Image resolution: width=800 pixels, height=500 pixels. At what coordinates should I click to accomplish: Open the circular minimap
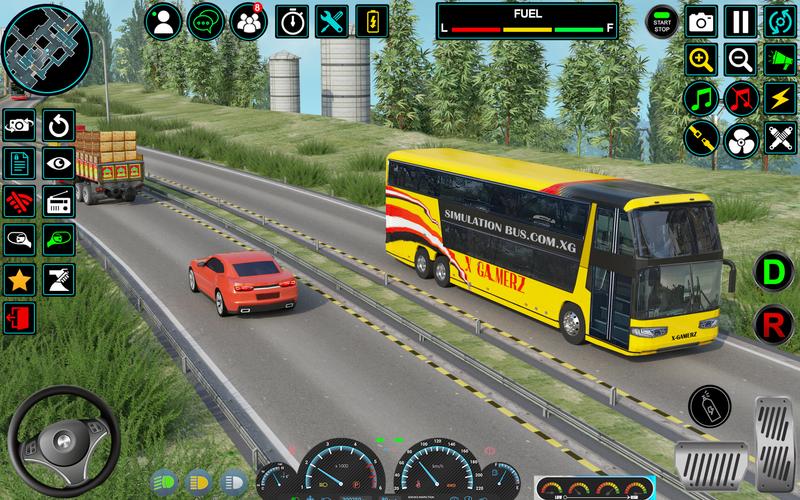[x=47, y=47]
